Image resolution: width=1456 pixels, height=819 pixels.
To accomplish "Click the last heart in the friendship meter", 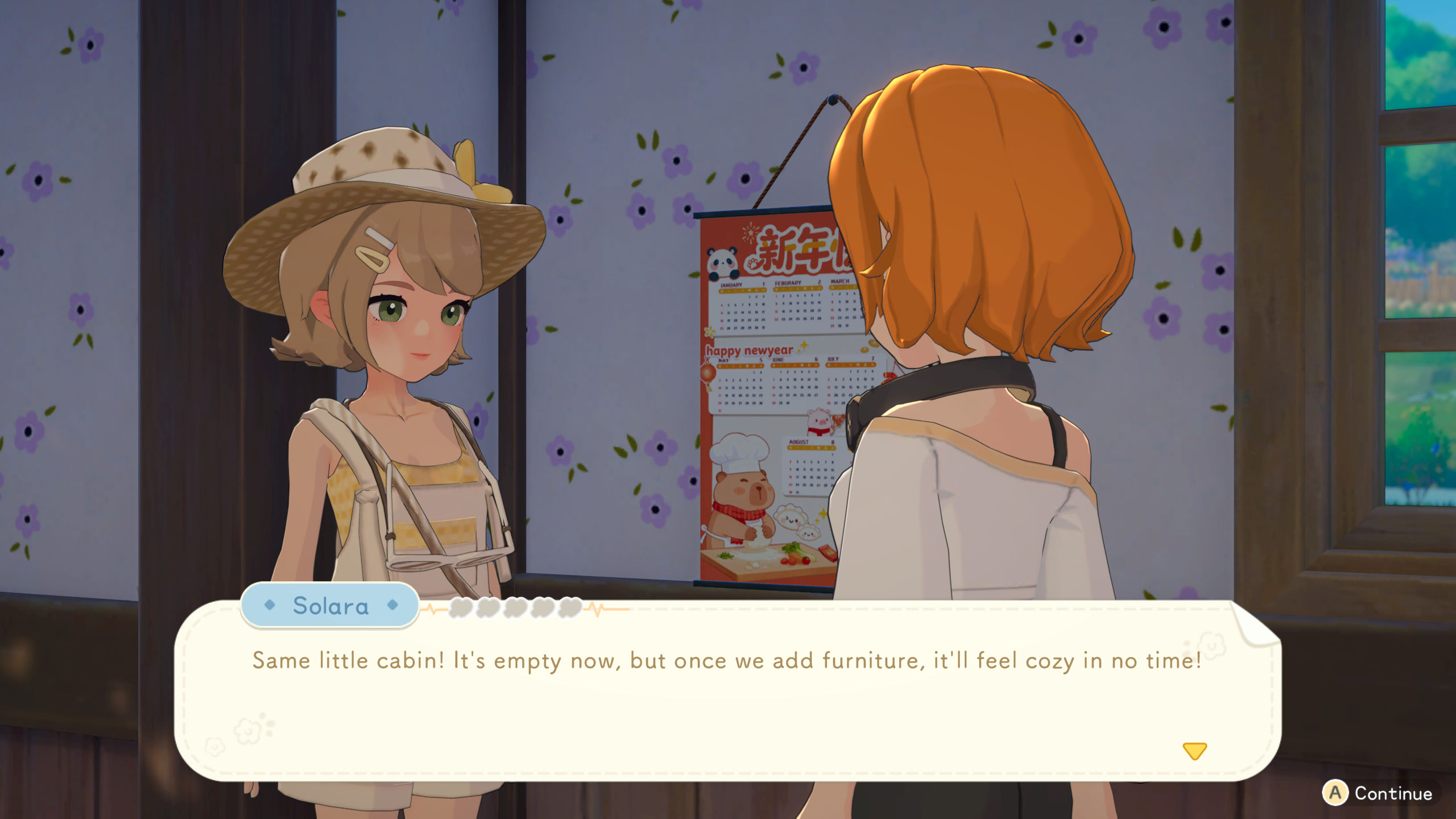I will coord(569,609).
